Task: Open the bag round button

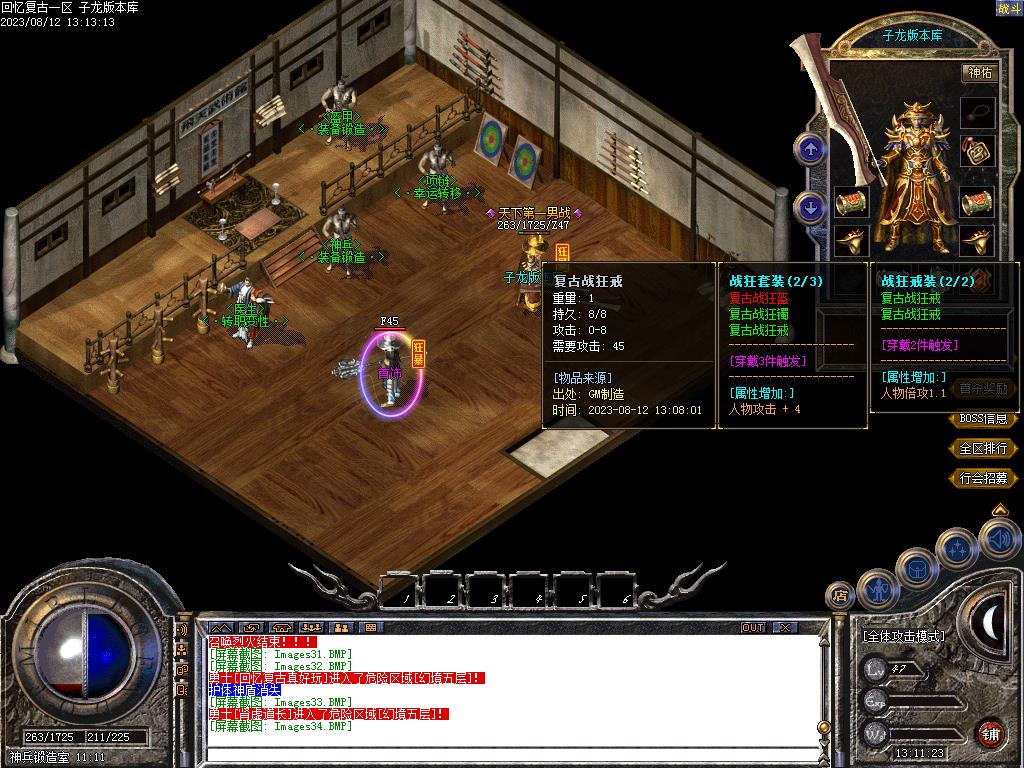Action: click(916, 569)
